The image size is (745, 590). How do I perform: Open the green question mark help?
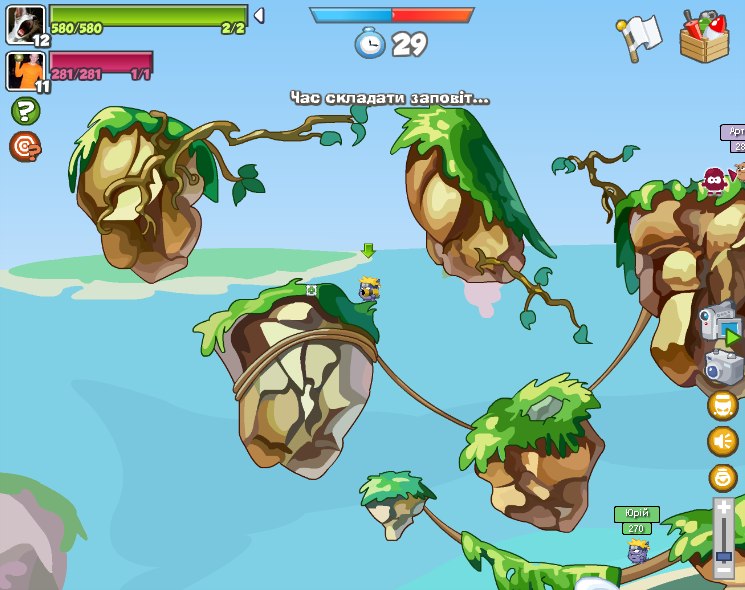point(25,110)
